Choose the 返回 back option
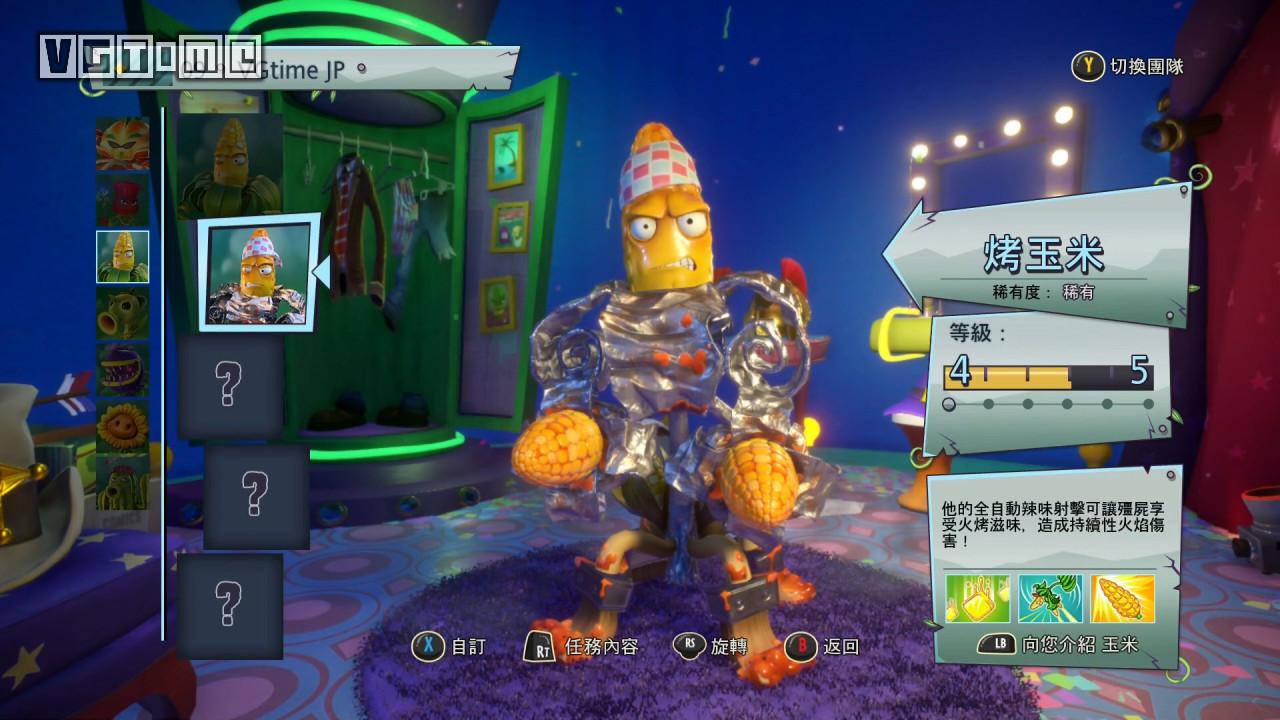 tap(822, 647)
